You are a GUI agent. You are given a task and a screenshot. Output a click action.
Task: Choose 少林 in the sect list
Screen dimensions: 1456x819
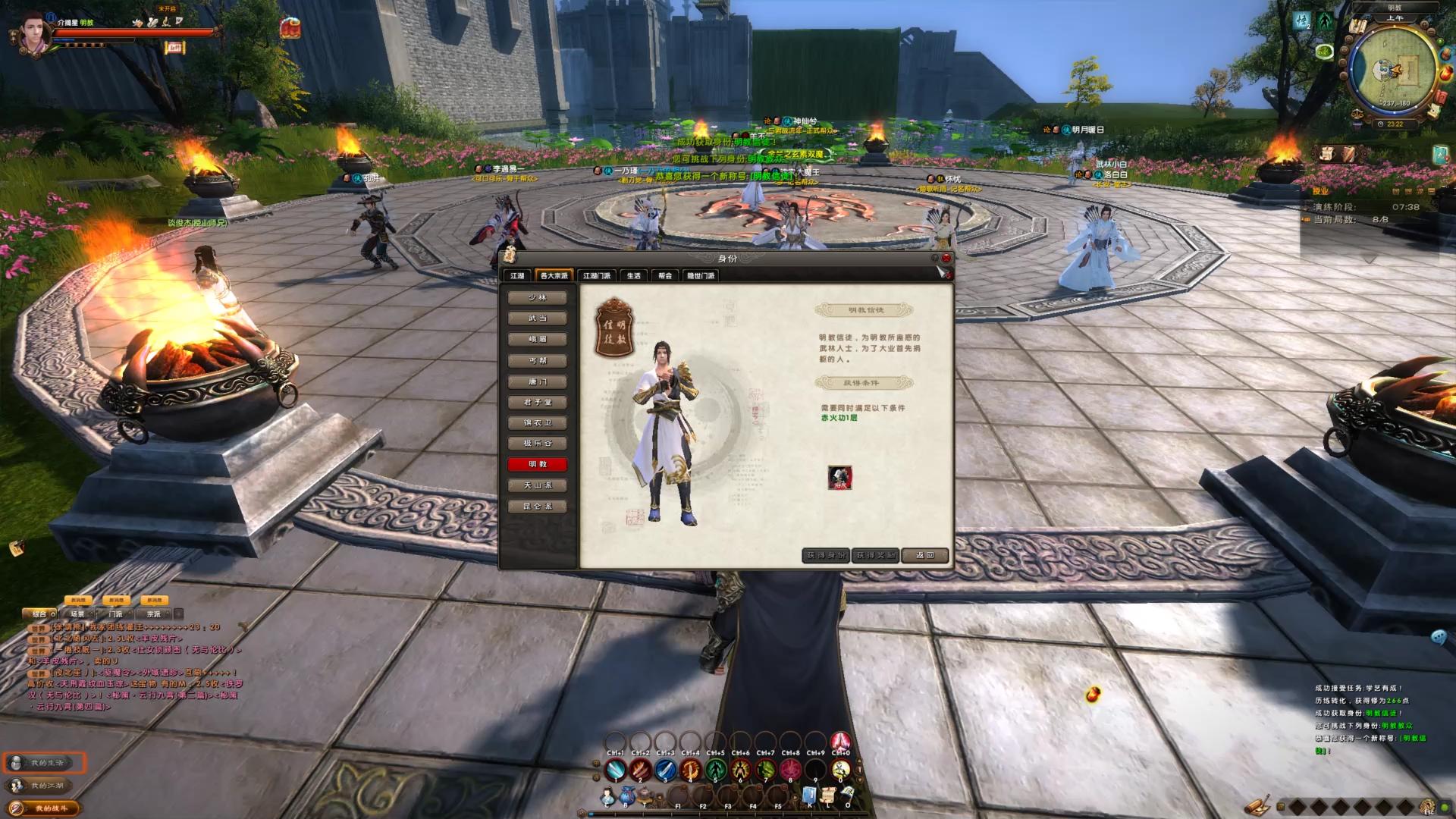[x=537, y=298]
